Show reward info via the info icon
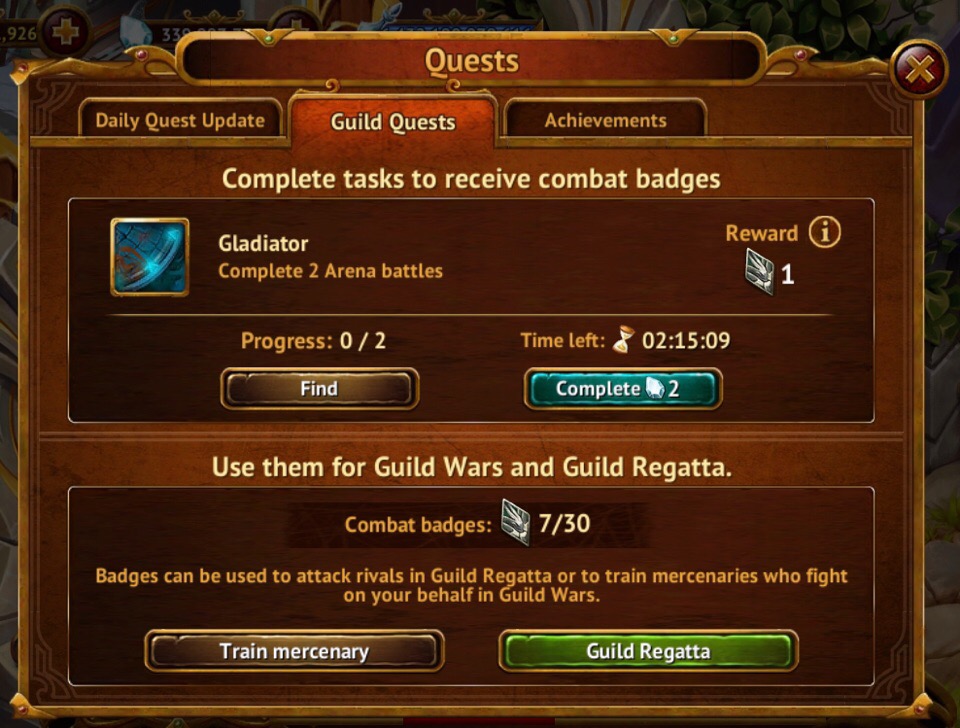 coord(825,233)
